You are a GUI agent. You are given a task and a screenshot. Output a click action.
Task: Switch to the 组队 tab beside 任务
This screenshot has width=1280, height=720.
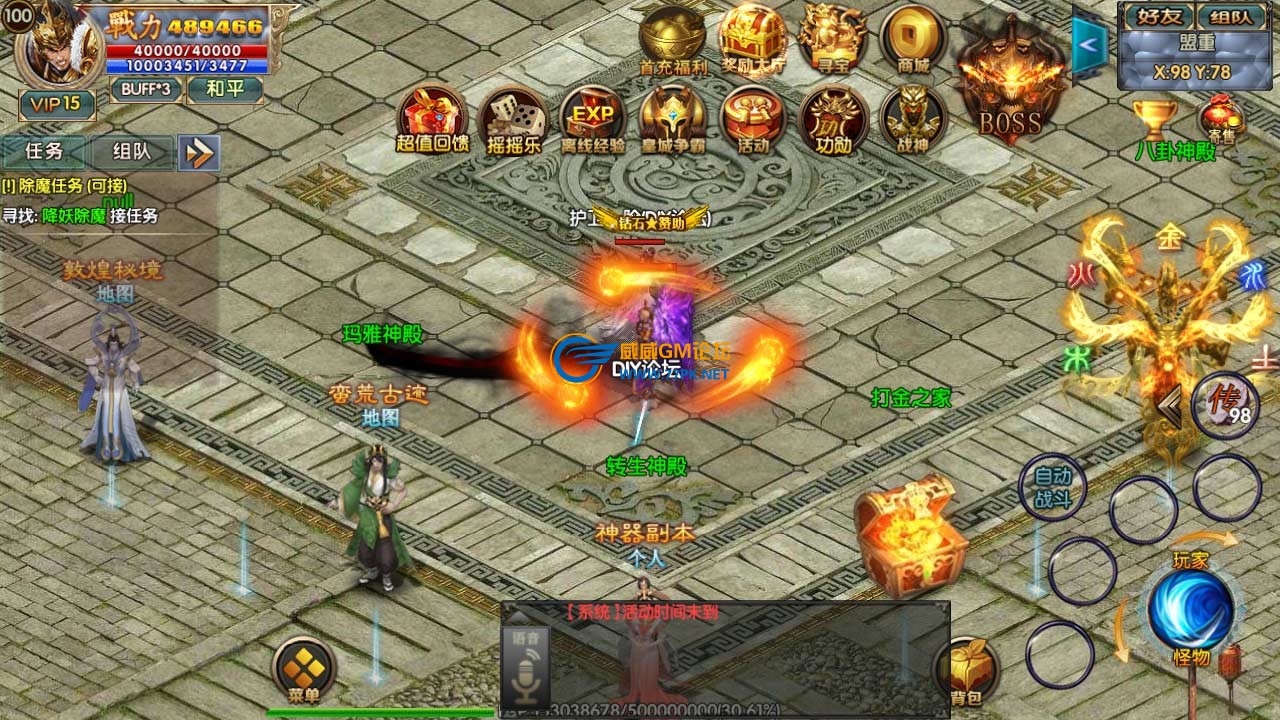[131, 152]
